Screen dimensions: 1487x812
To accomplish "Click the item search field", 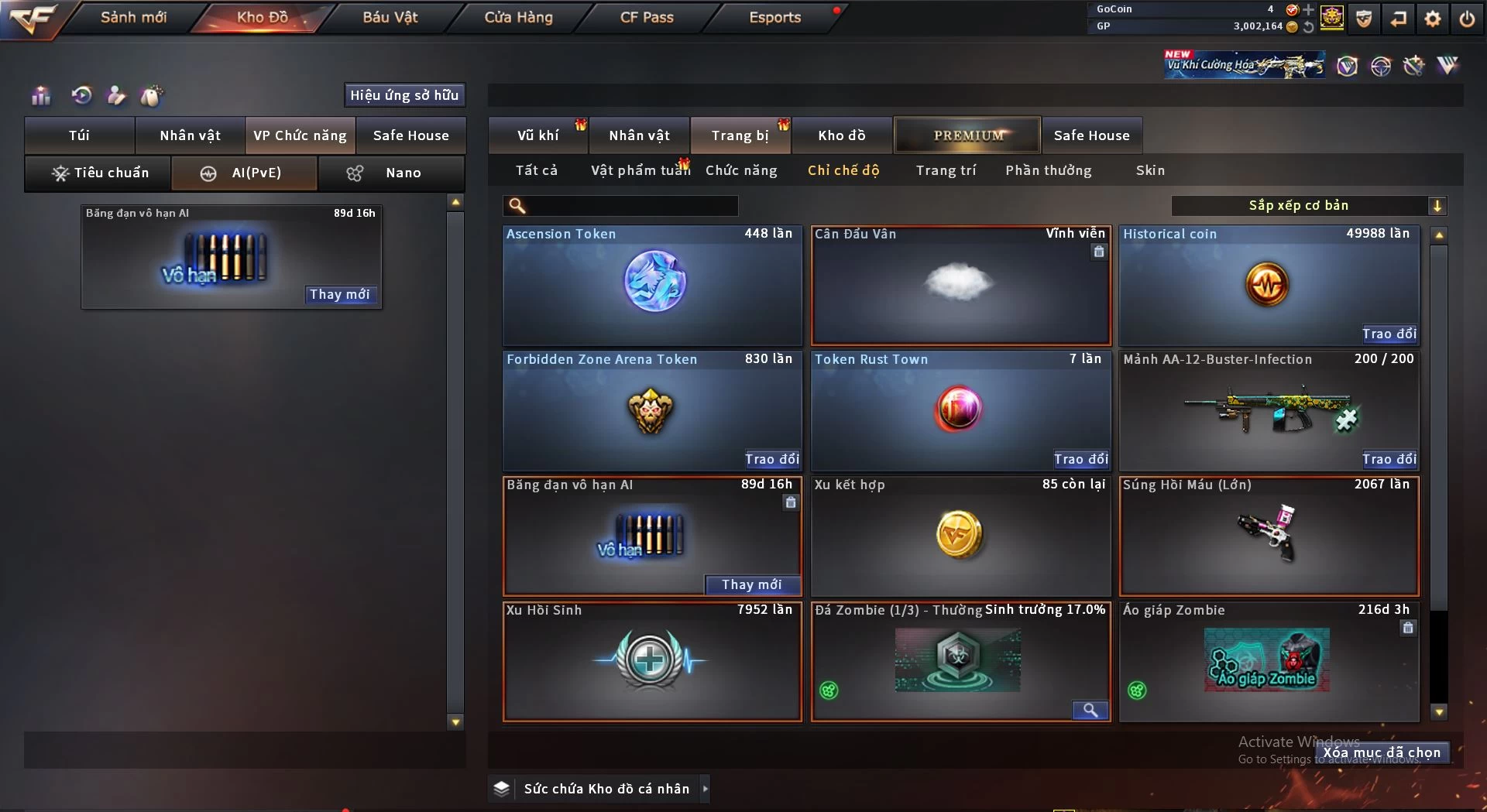I will coord(631,205).
